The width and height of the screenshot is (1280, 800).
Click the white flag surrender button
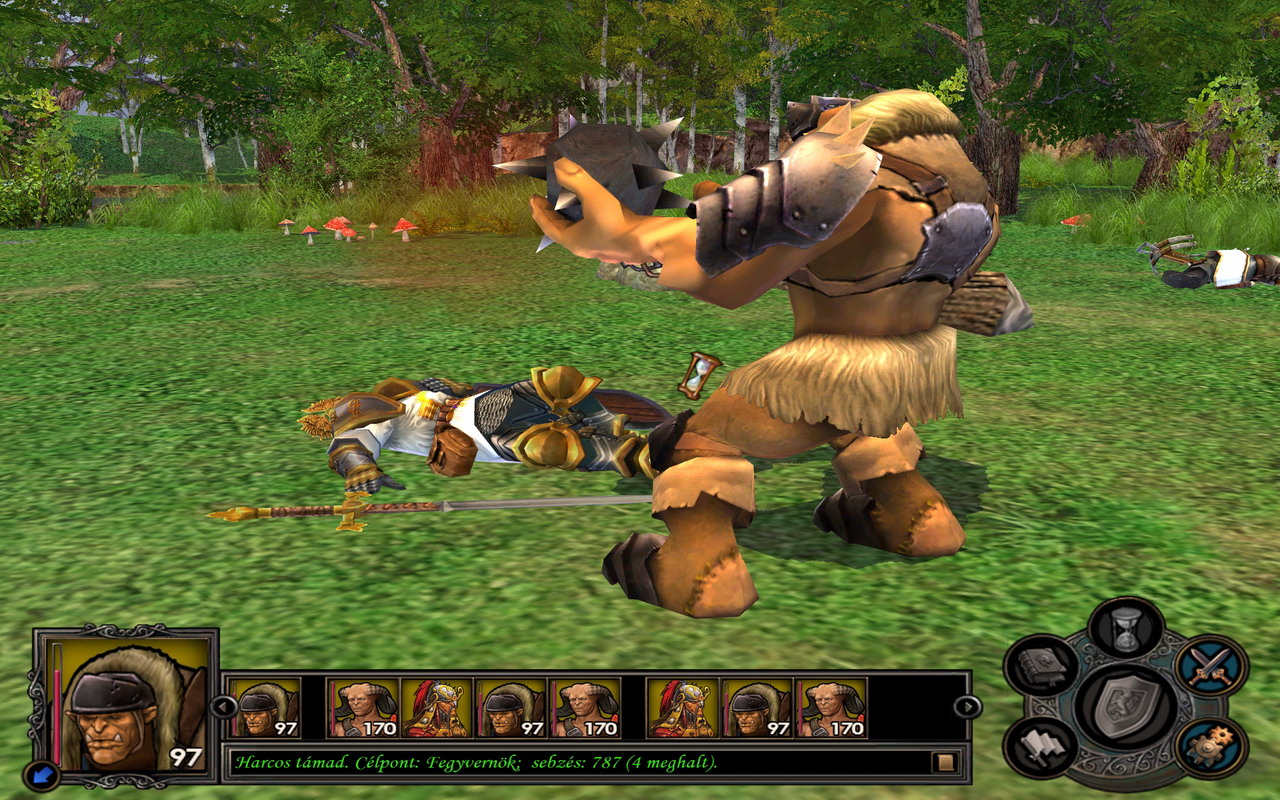click(x=1041, y=747)
